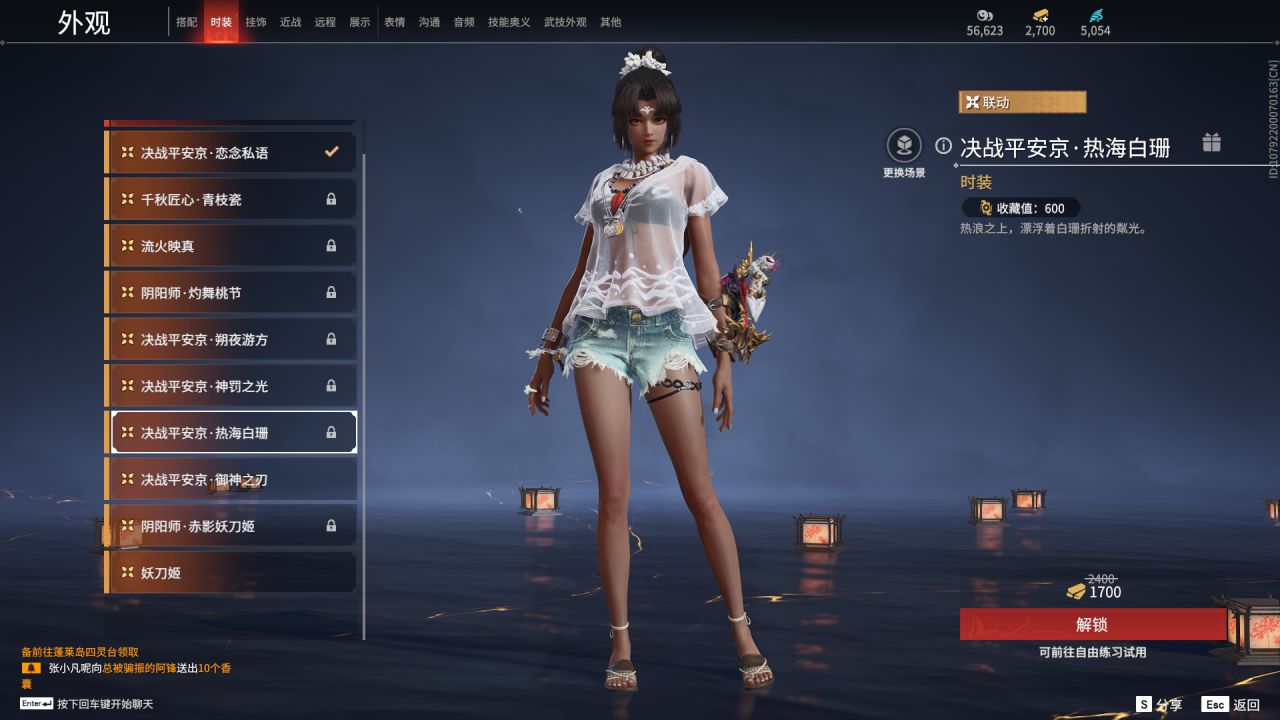Viewport: 1280px width, 720px height.
Task: Select the 近战 category tab
Action: (x=290, y=22)
